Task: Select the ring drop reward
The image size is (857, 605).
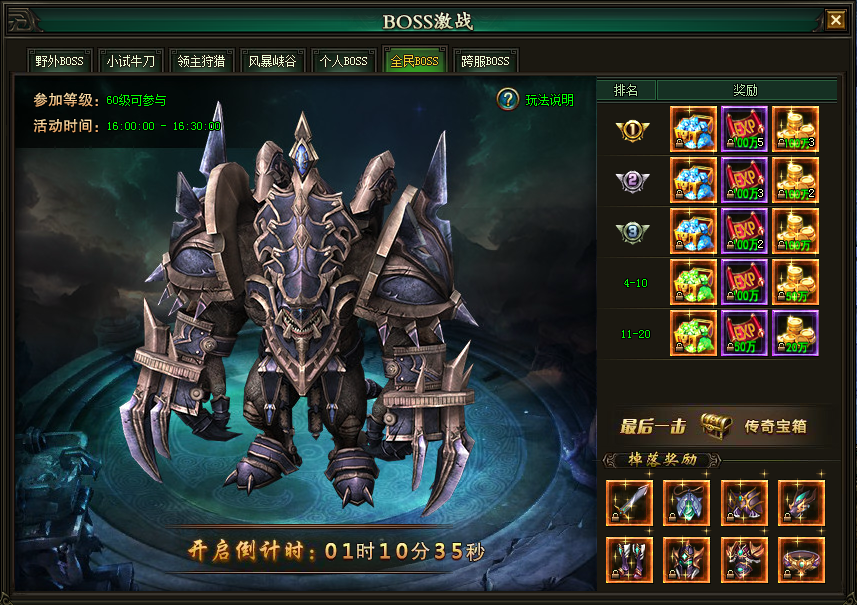Action: pyautogui.click(x=801, y=560)
